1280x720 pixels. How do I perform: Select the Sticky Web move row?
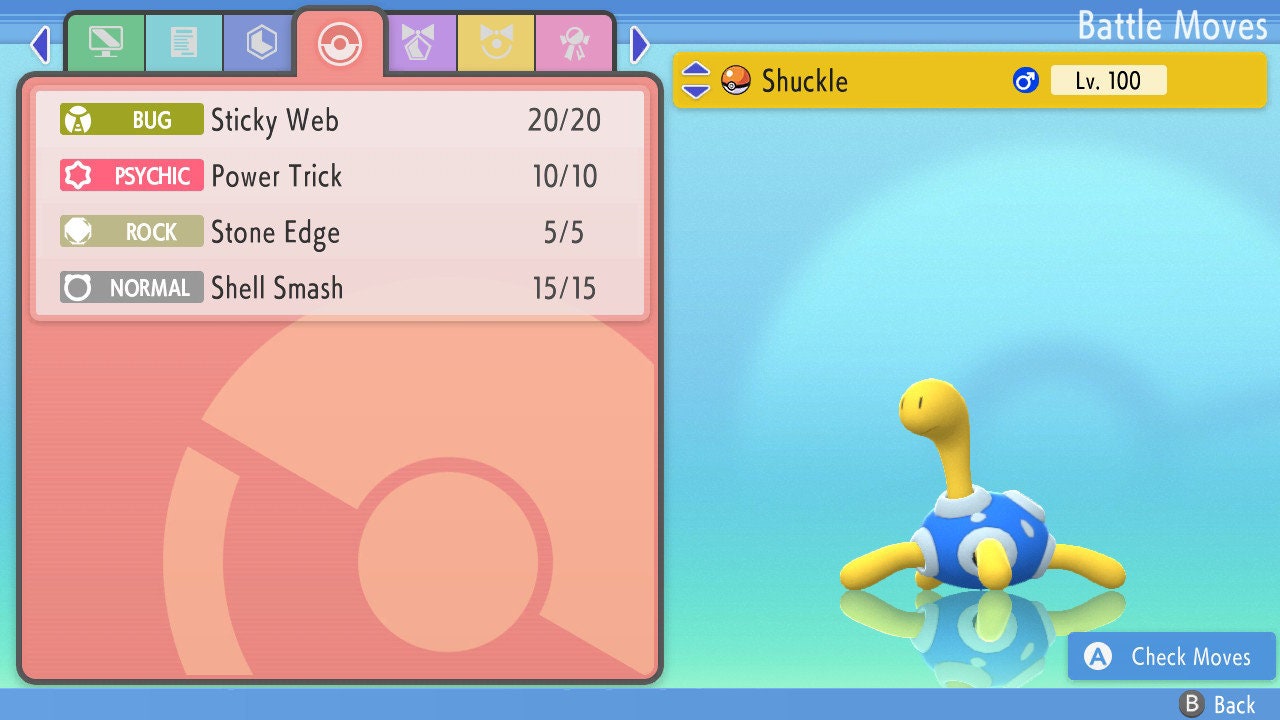tap(340, 121)
